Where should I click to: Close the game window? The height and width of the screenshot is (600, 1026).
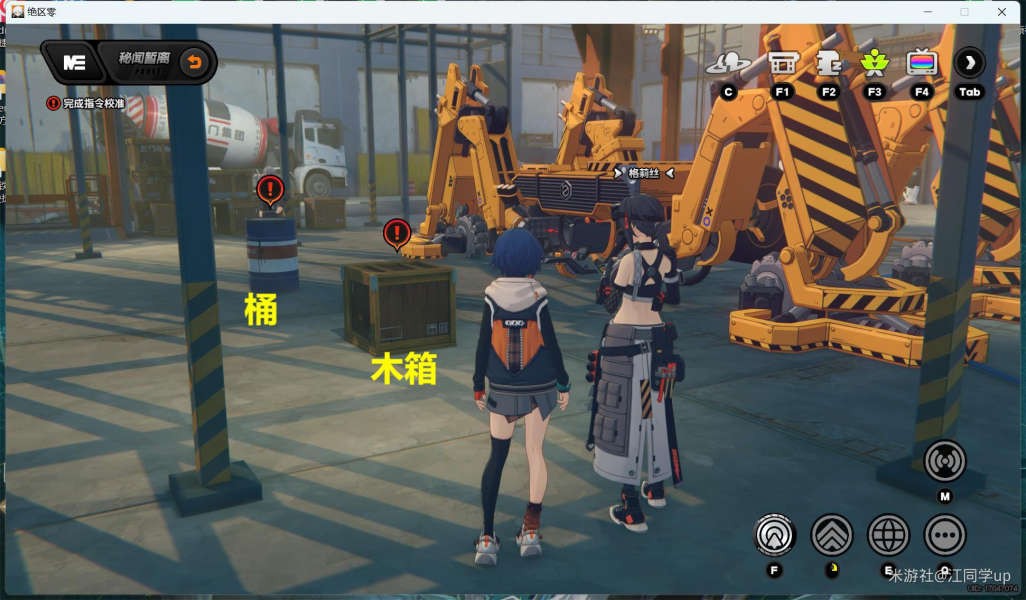coord(1003,12)
